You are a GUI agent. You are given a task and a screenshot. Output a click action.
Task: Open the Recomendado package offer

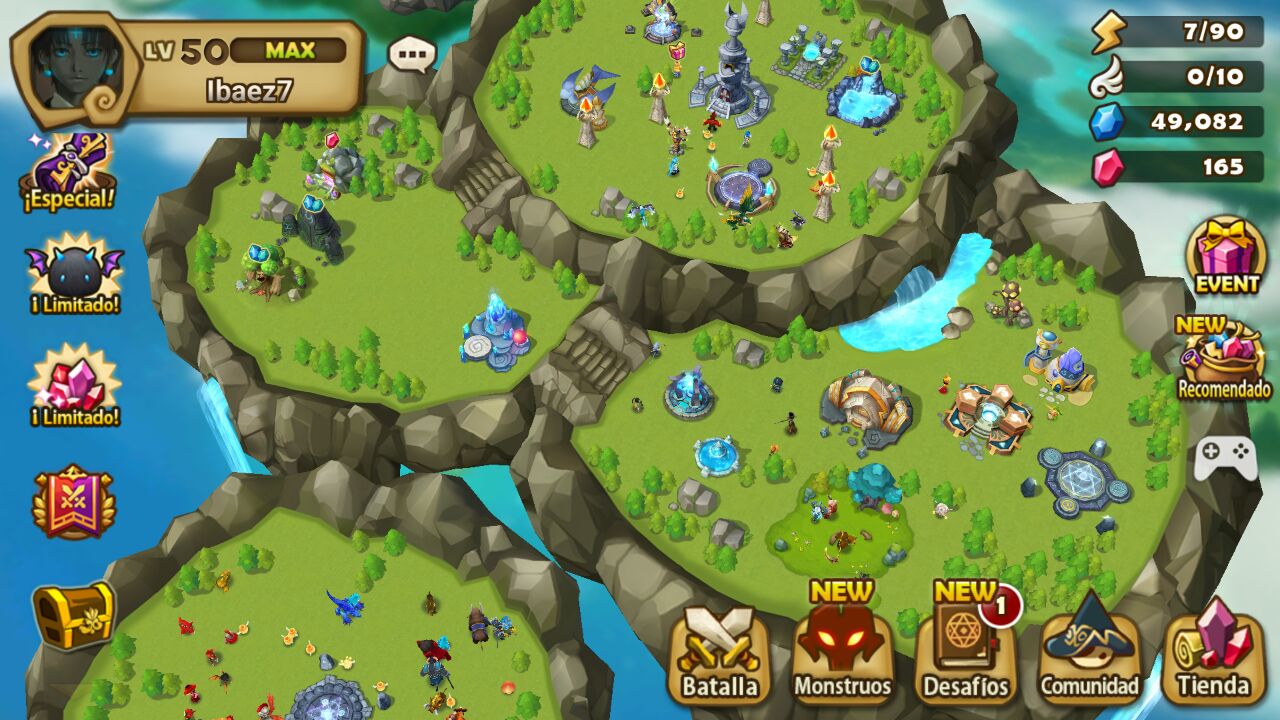[1223, 360]
